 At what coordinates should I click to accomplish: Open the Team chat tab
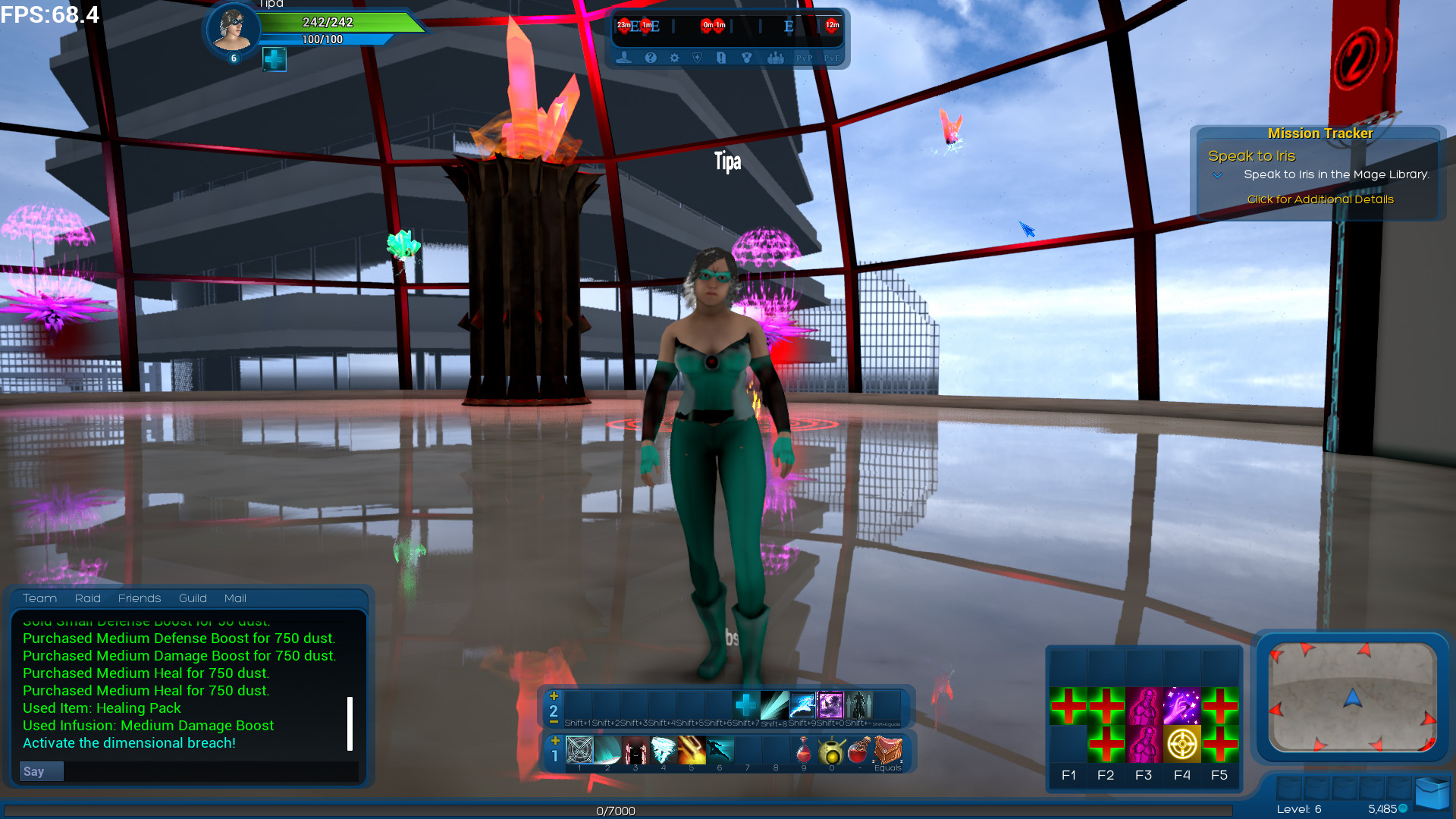coord(39,598)
